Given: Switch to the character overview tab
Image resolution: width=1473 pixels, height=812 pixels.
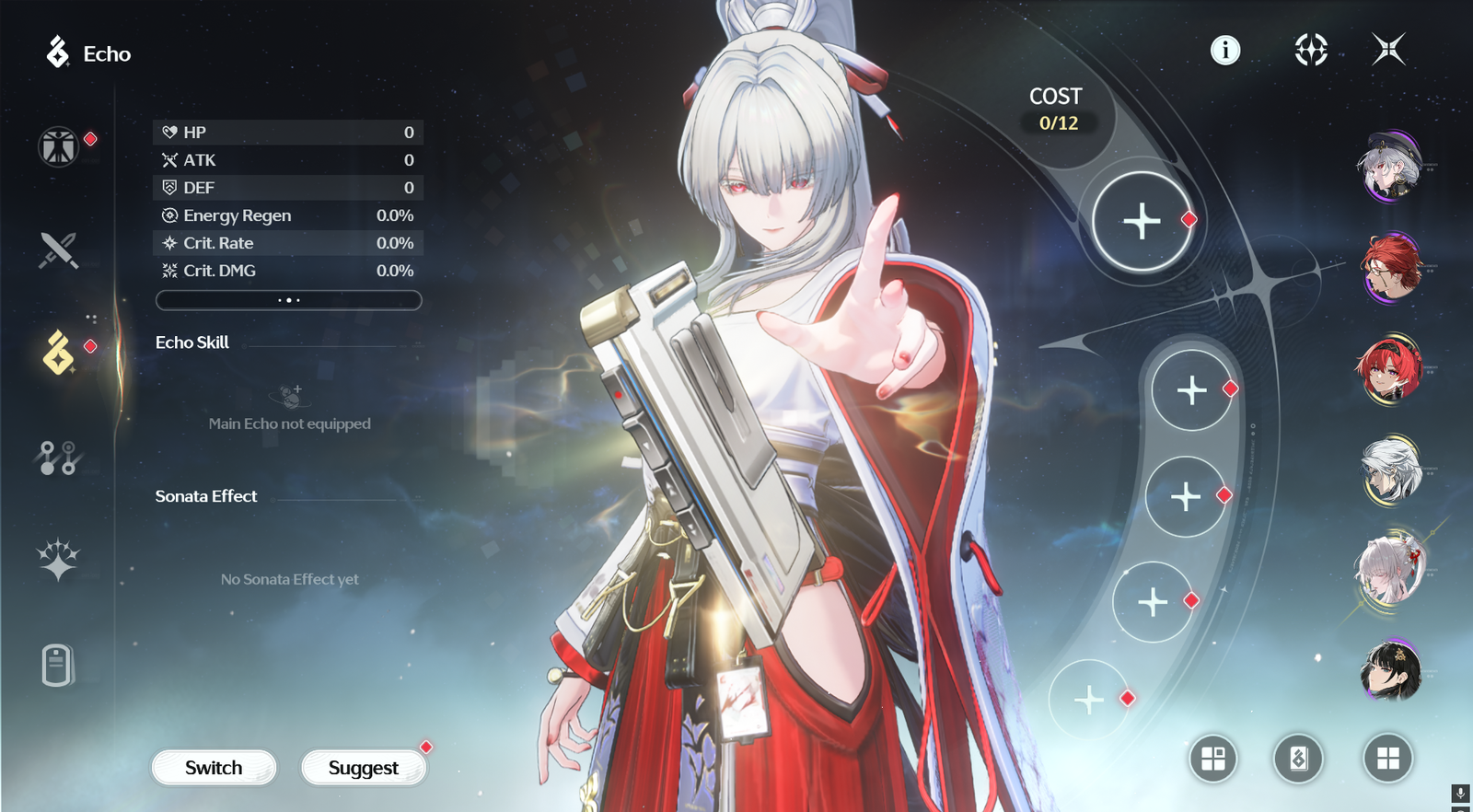Looking at the screenshot, I should (x=58, y=147).
